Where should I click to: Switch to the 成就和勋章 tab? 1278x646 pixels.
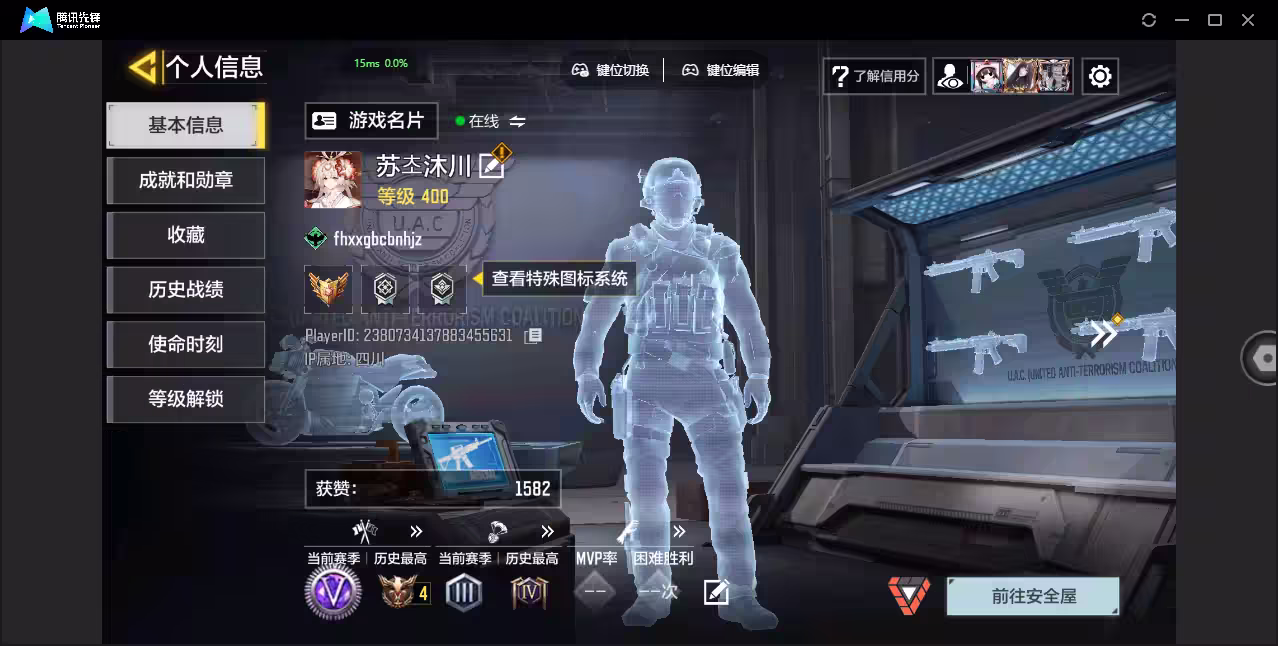[x=186, y=180]
